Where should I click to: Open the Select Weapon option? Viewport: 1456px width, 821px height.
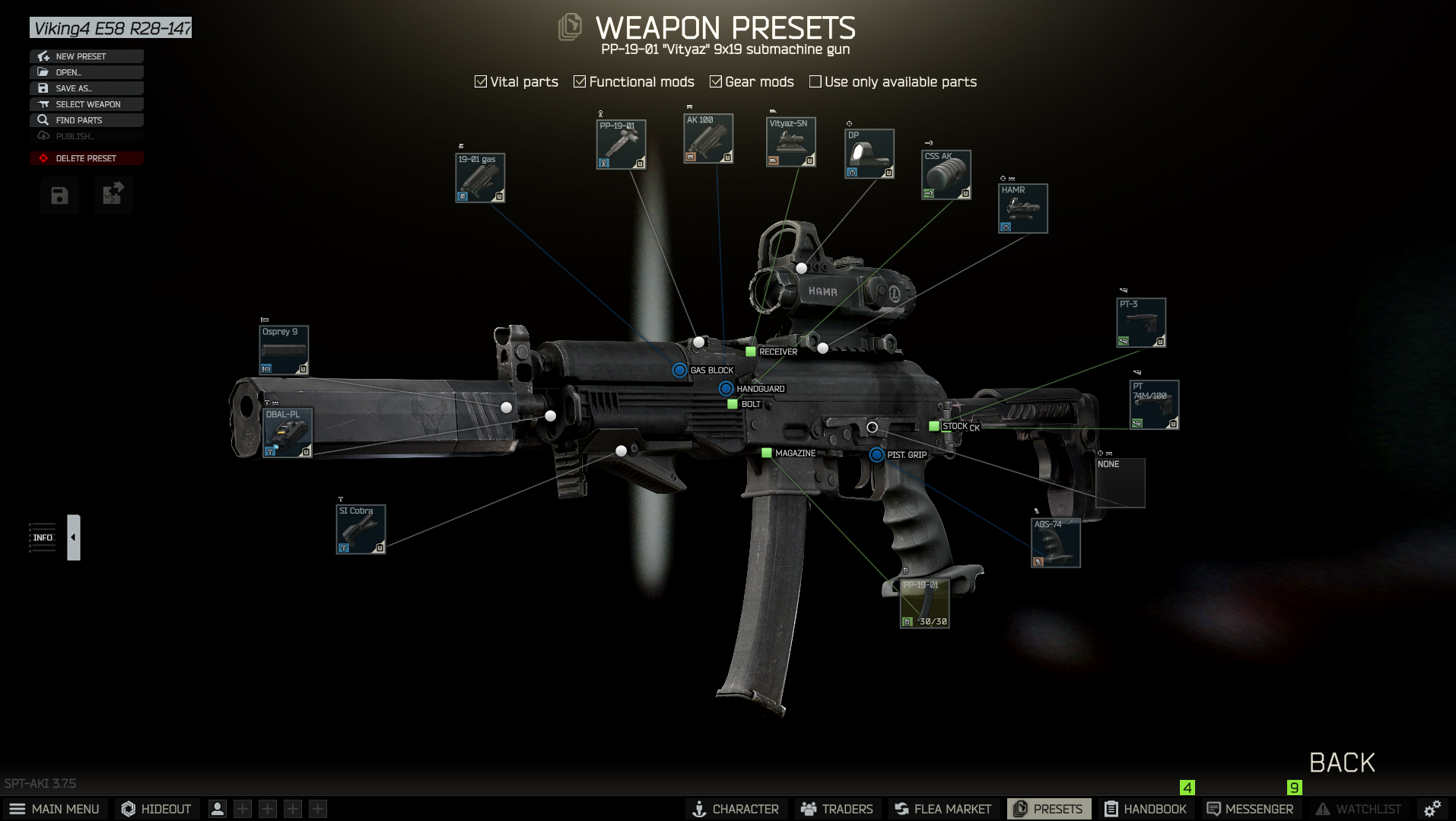coord(86,104)
